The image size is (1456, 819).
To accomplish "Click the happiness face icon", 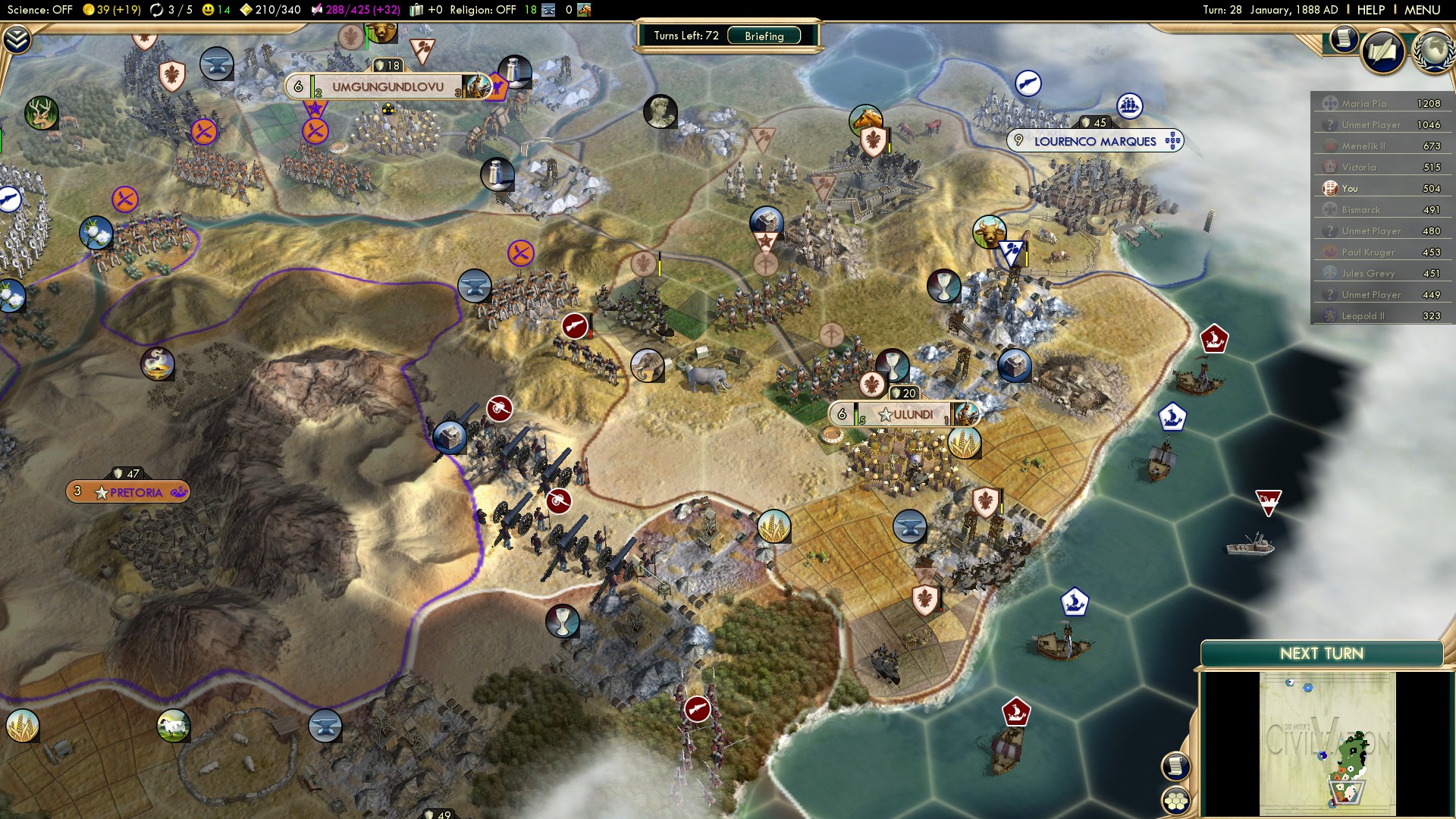I will point(208,11).
